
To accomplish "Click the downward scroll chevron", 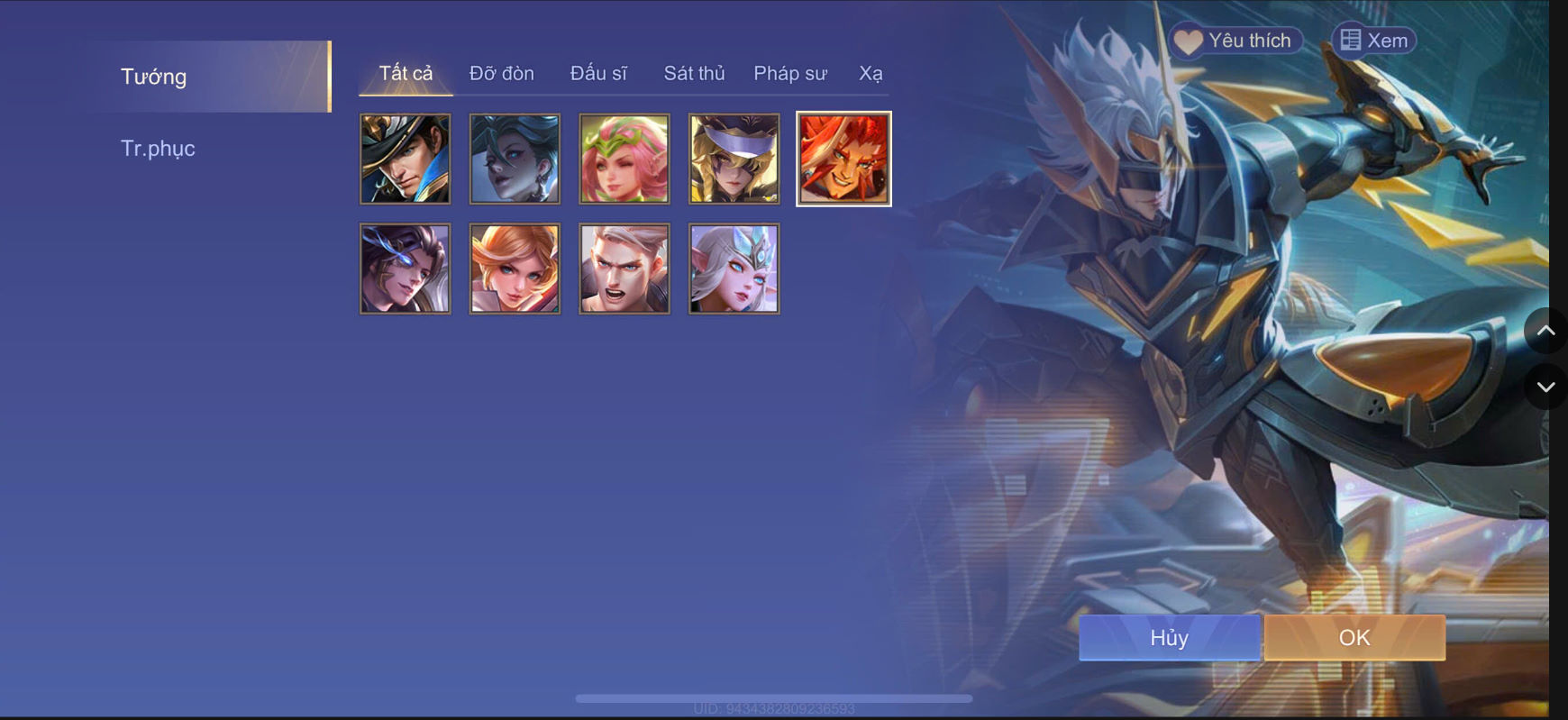I will 1546,387.
